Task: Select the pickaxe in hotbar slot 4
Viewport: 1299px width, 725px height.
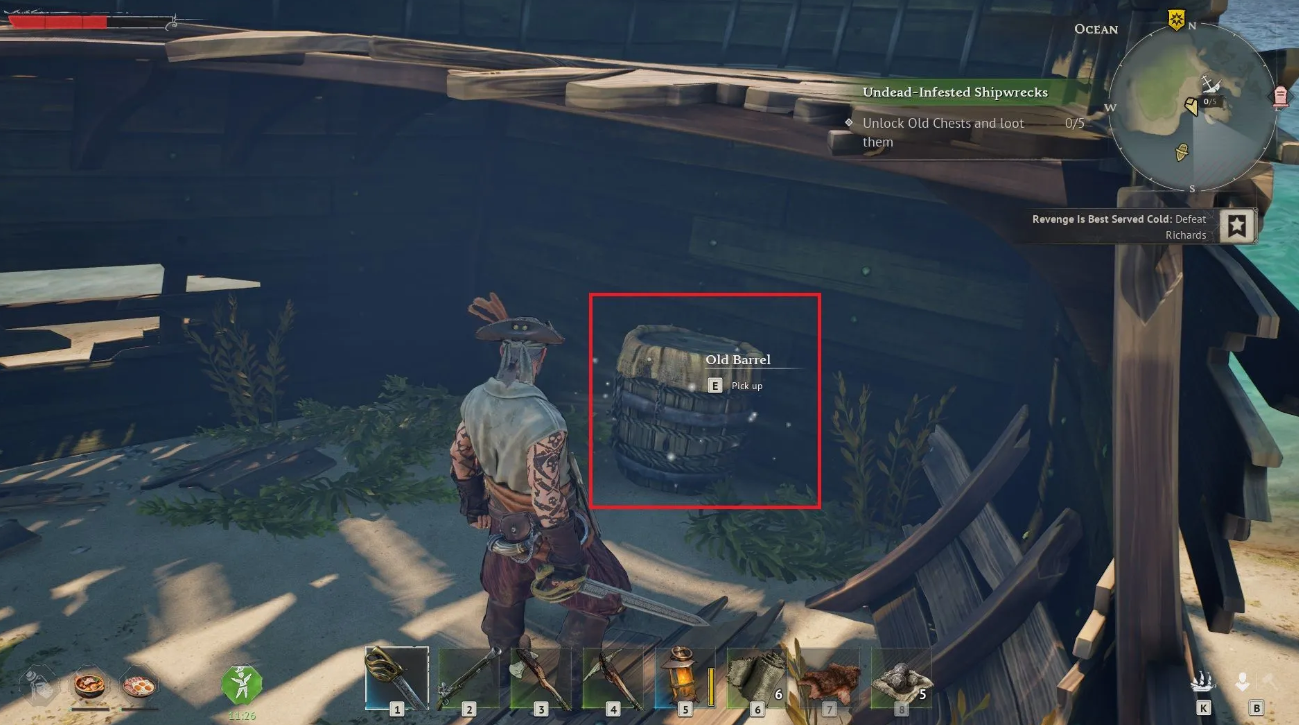Action: click(612, 677)
